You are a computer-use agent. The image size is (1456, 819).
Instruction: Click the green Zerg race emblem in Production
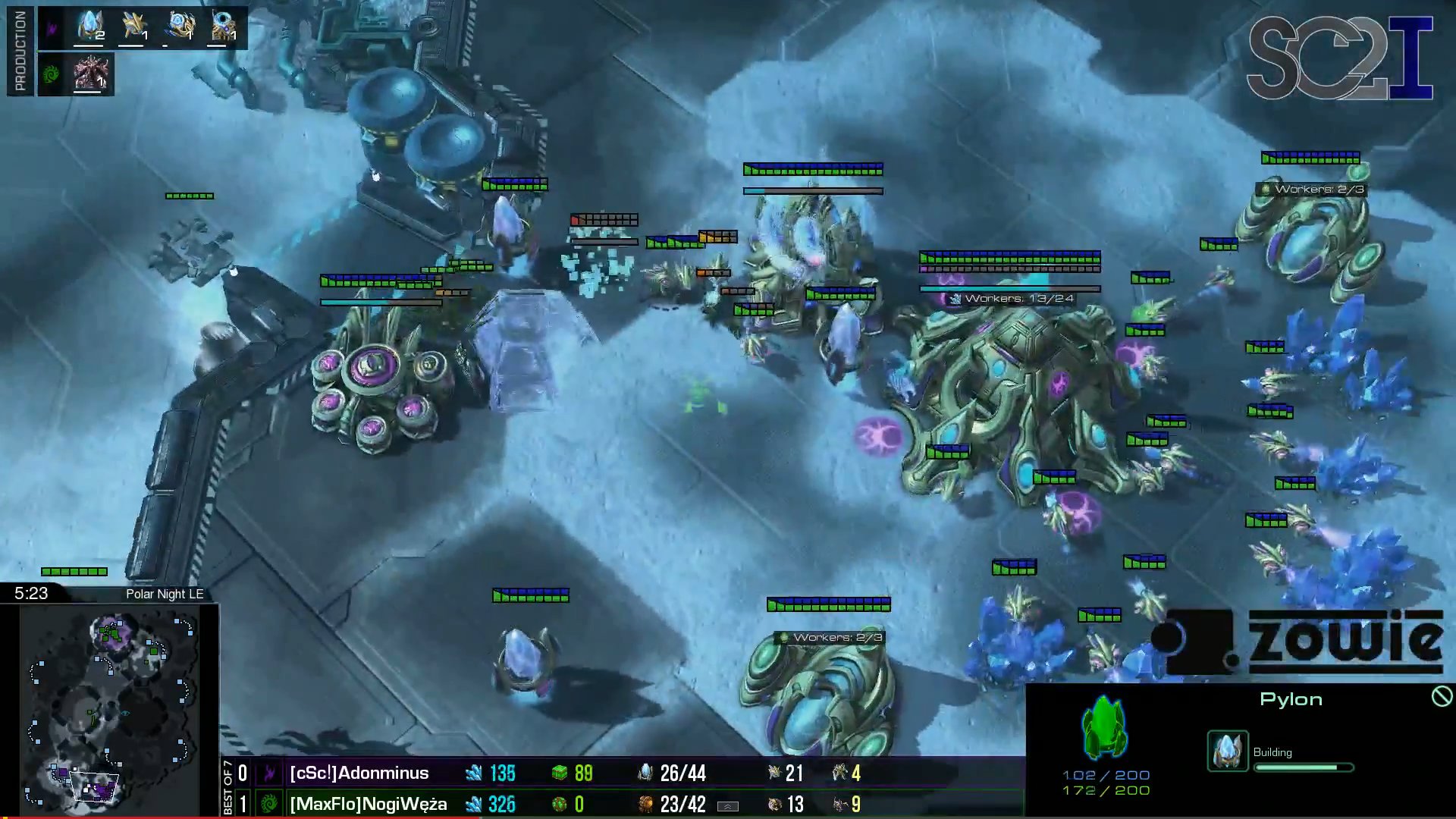point(52,74)
